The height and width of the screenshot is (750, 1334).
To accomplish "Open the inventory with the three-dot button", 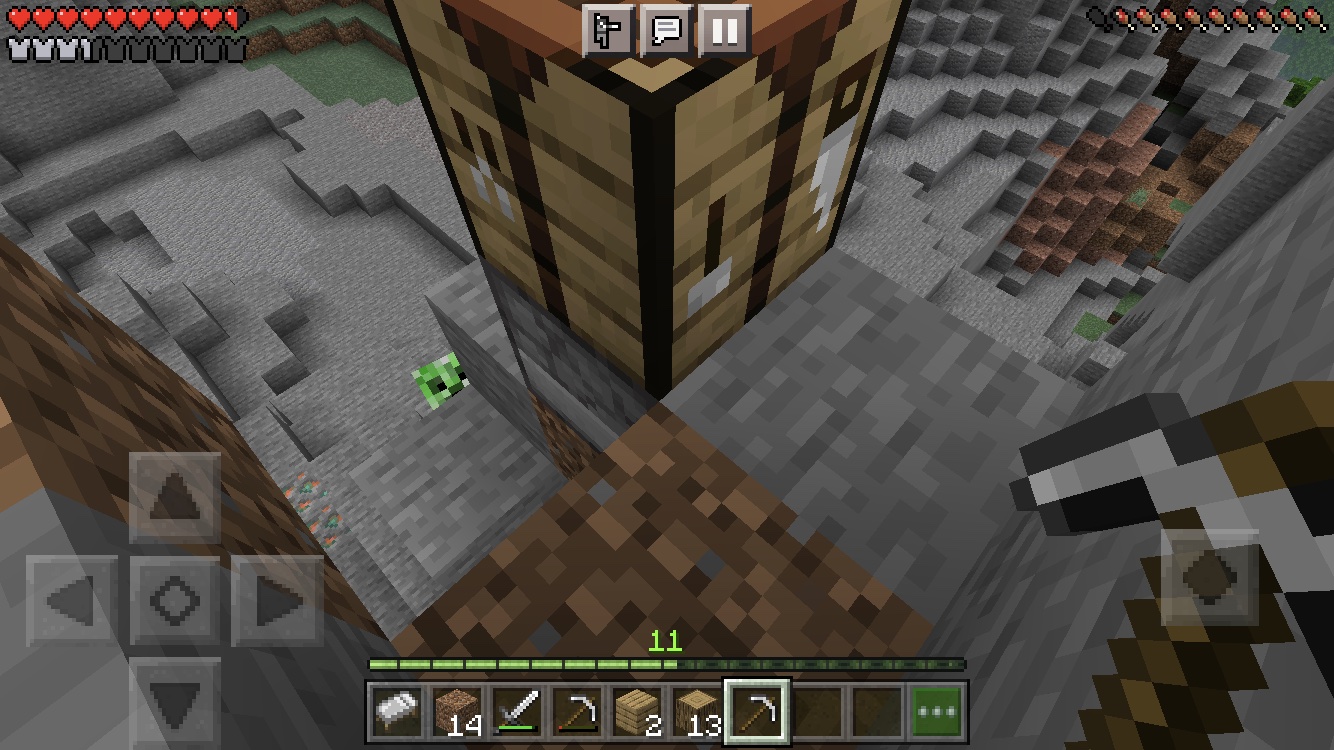I will point(937,713).
